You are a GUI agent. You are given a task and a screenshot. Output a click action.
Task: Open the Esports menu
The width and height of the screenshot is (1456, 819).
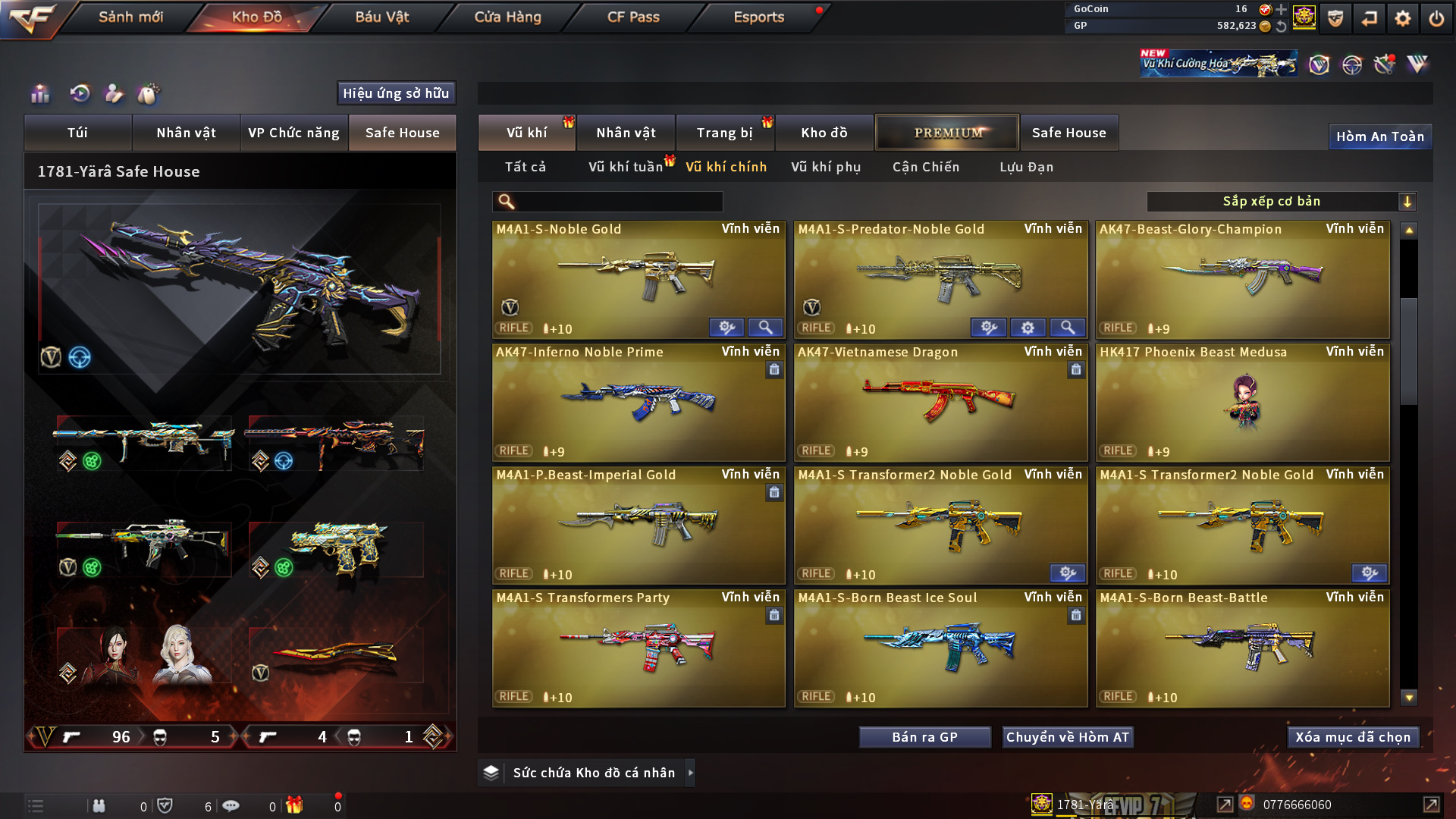[758, 17]
